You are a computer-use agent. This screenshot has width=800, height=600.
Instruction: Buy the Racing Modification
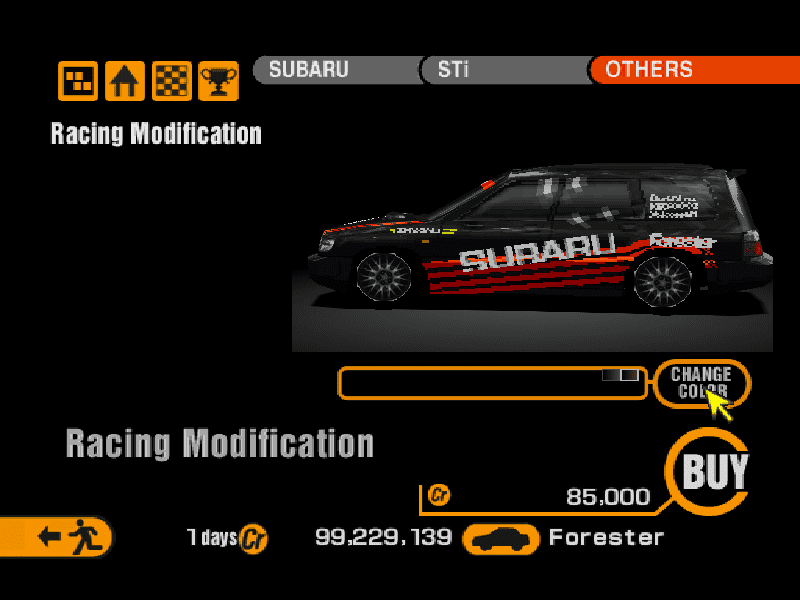[713, 471]
